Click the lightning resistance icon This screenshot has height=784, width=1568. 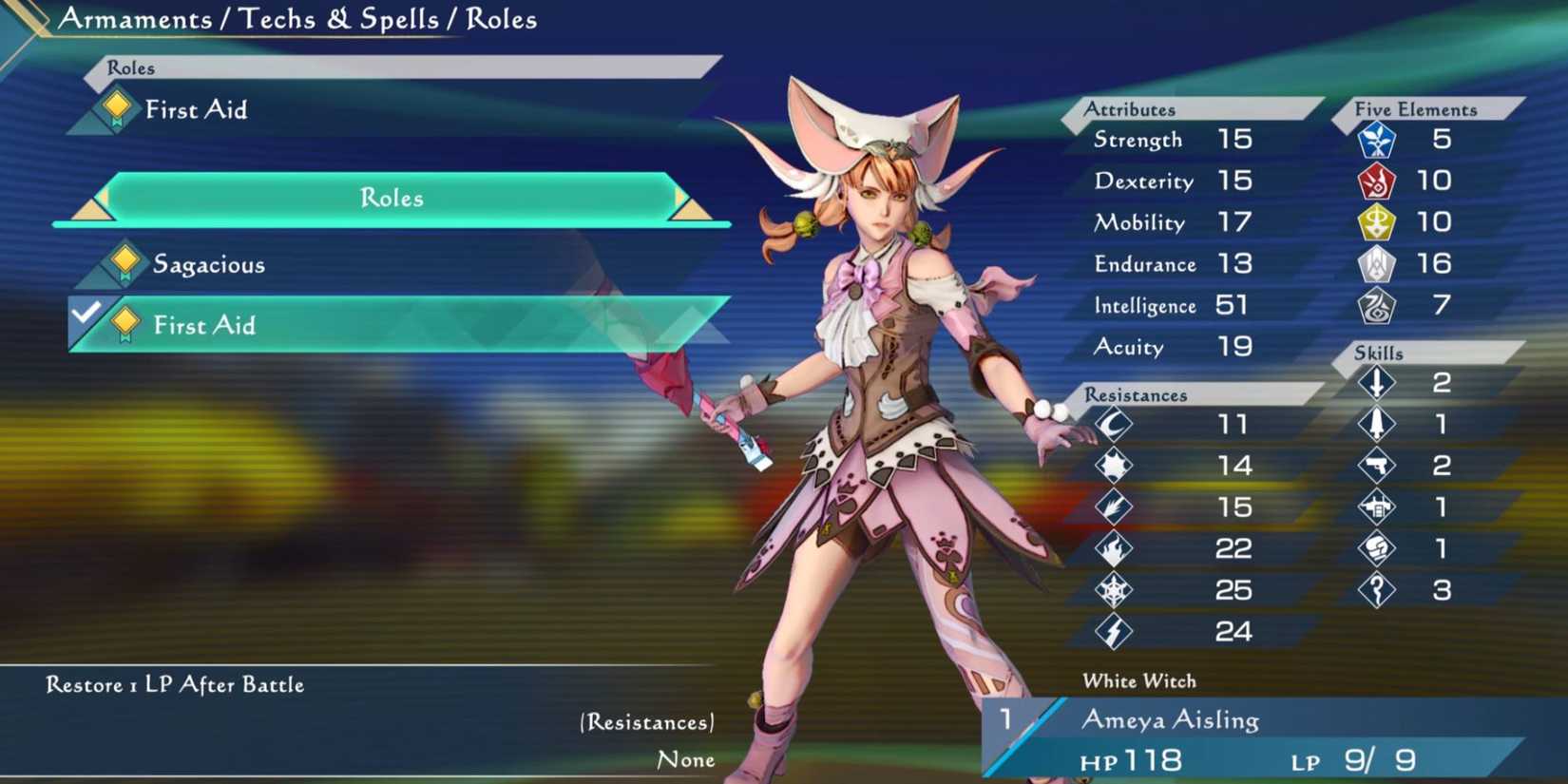click(x=1114, y=630)
